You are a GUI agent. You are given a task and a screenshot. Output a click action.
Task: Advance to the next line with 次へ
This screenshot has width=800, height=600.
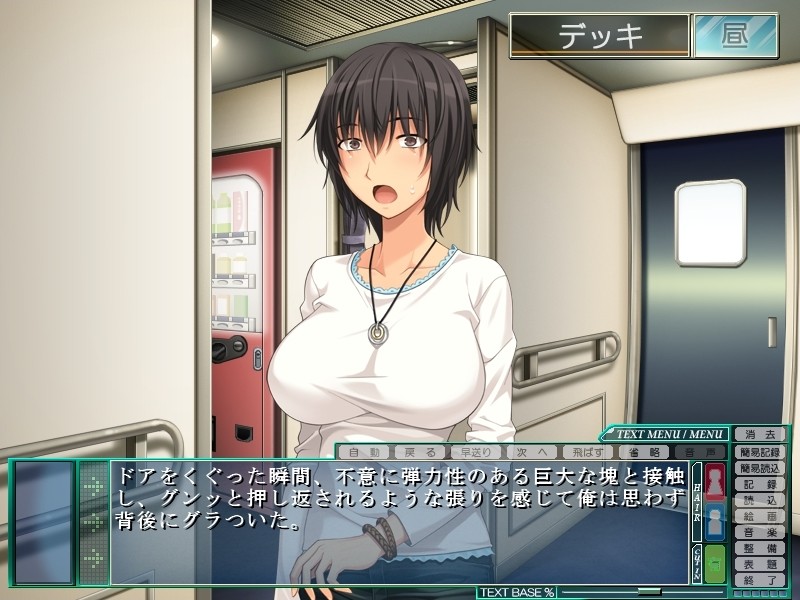coord(532,452)
